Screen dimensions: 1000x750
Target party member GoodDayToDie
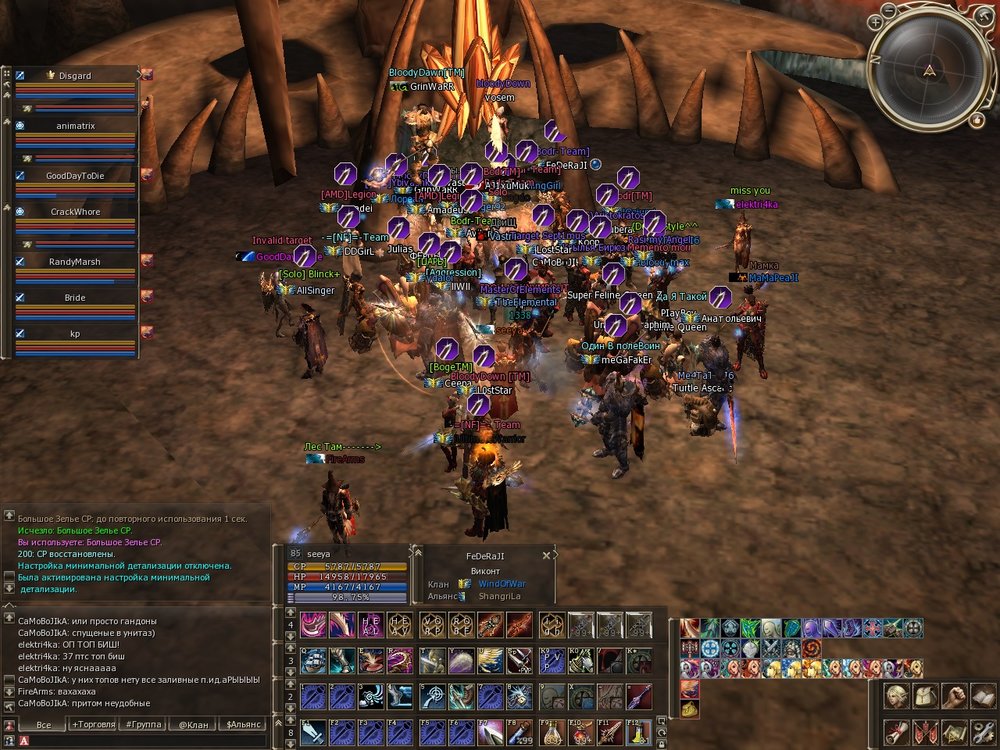point(75,175)
